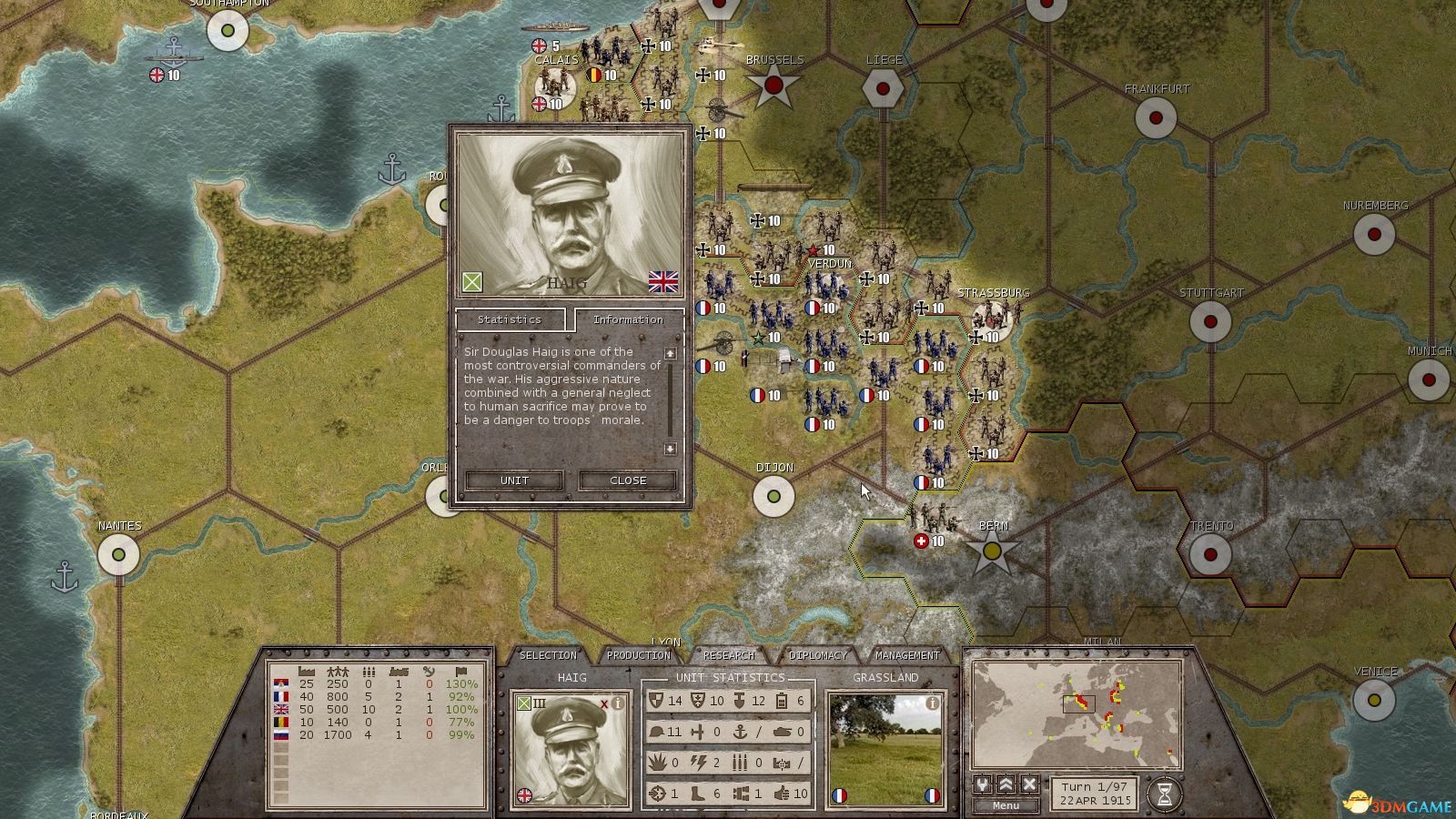Click the red X icon on the Haig selection panel
Viewport: 1456px width, 819px height.
click(x=604, y=703)
